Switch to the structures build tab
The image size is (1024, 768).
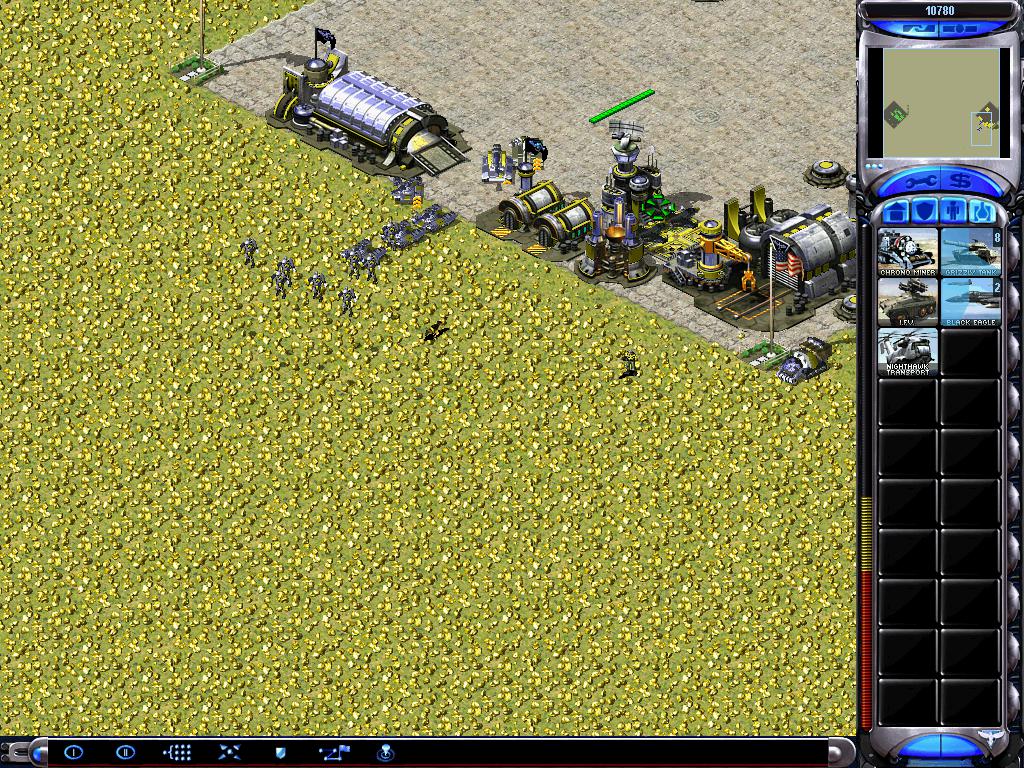[x=895, y=212]
